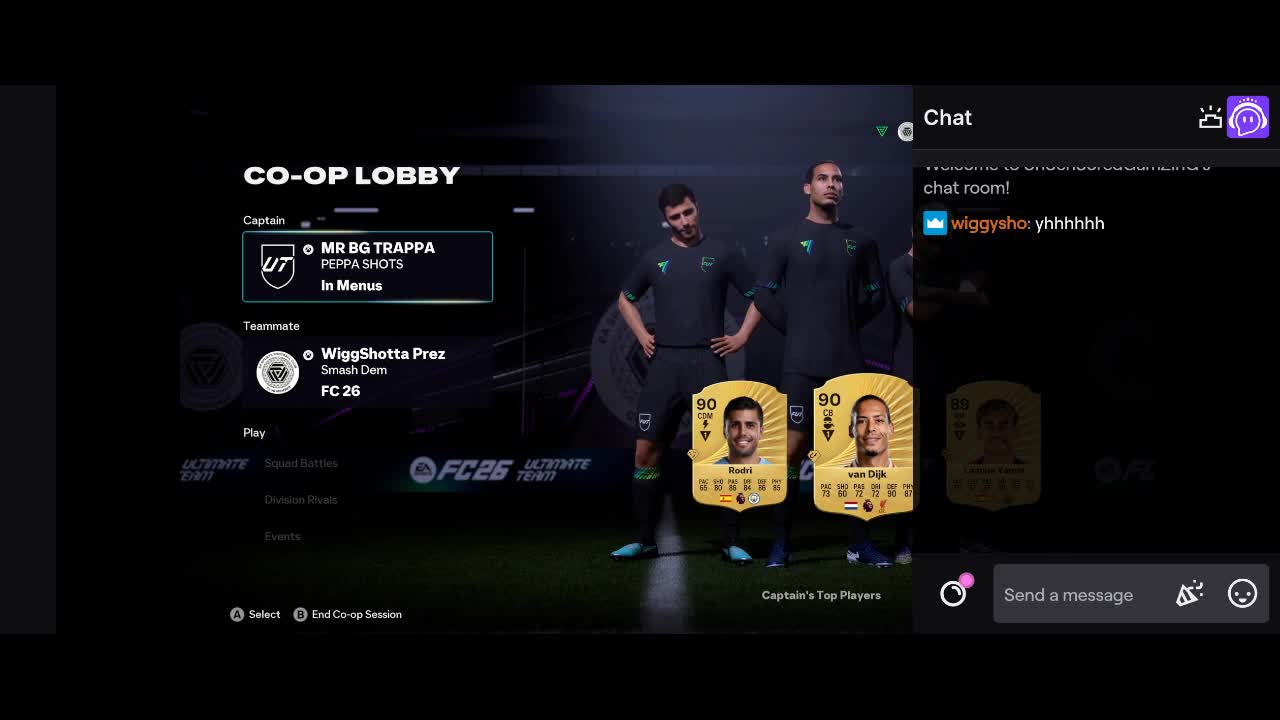The width and height of the screenshot is (1280, 720).
Task: Open Division Rivals mode
Action: tap(301, 500)
